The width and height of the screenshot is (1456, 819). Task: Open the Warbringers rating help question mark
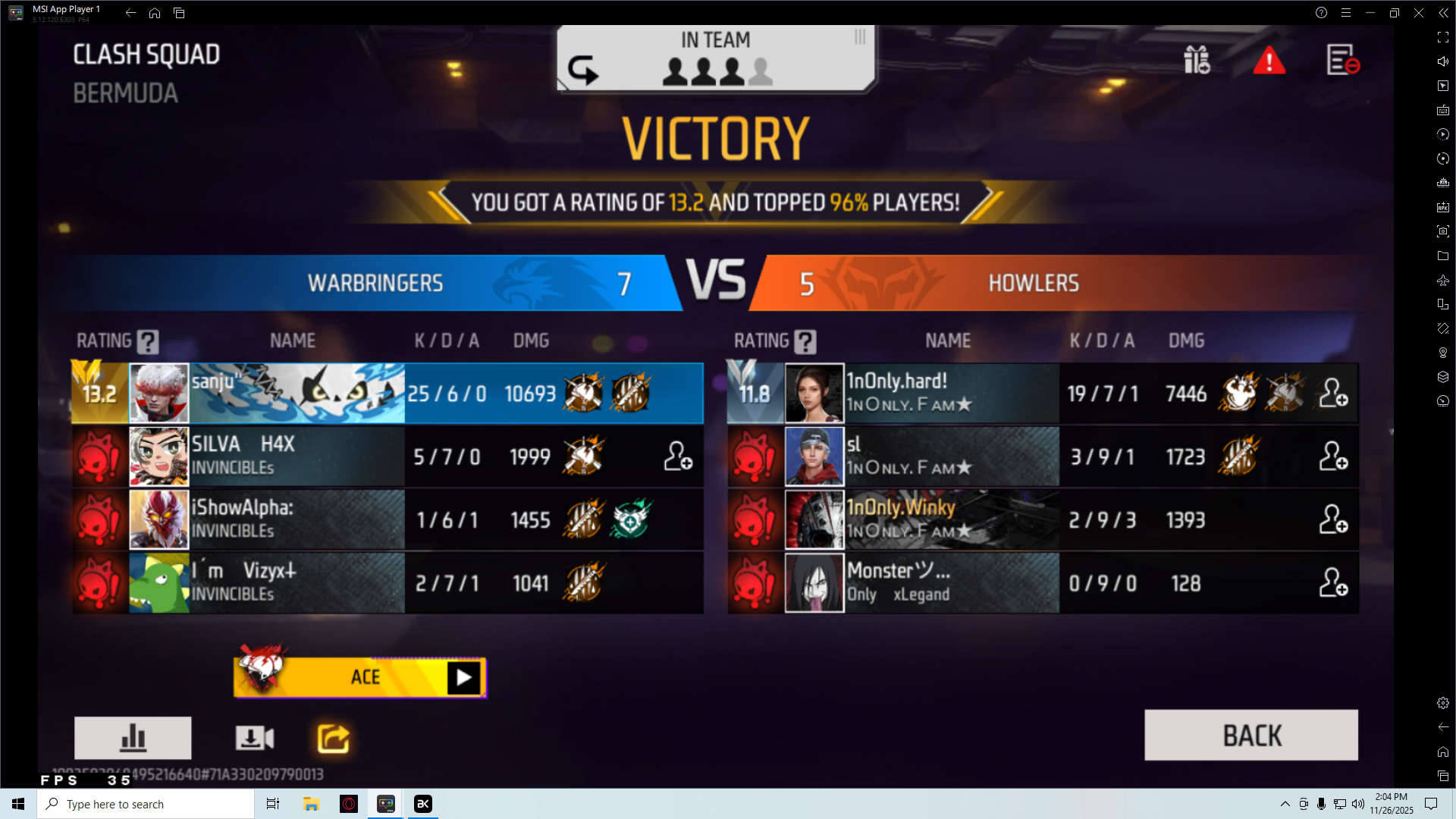[148, 342]
